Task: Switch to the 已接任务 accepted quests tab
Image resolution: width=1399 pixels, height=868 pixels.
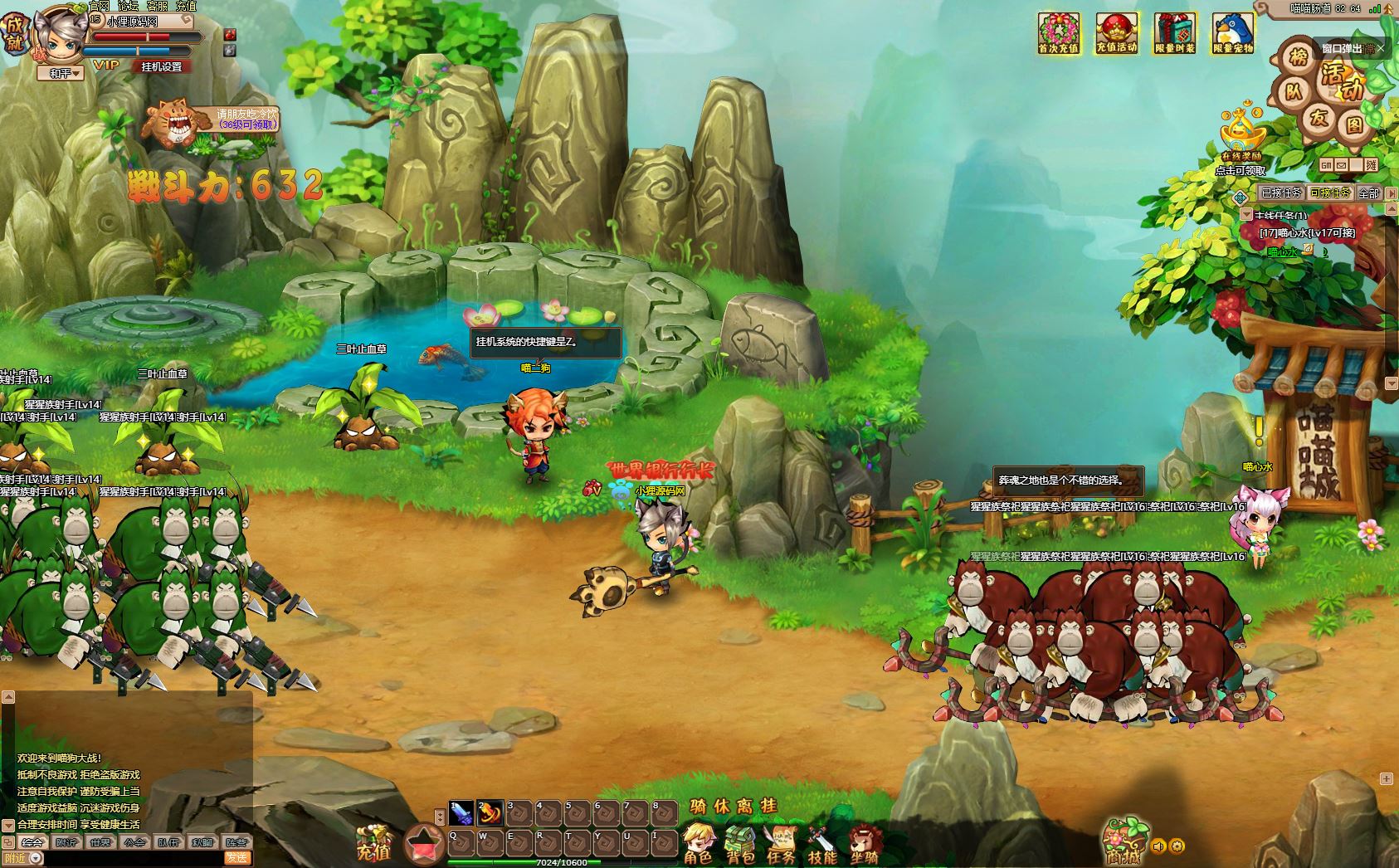Action: pyautogui.click(x=1281, y=193)
